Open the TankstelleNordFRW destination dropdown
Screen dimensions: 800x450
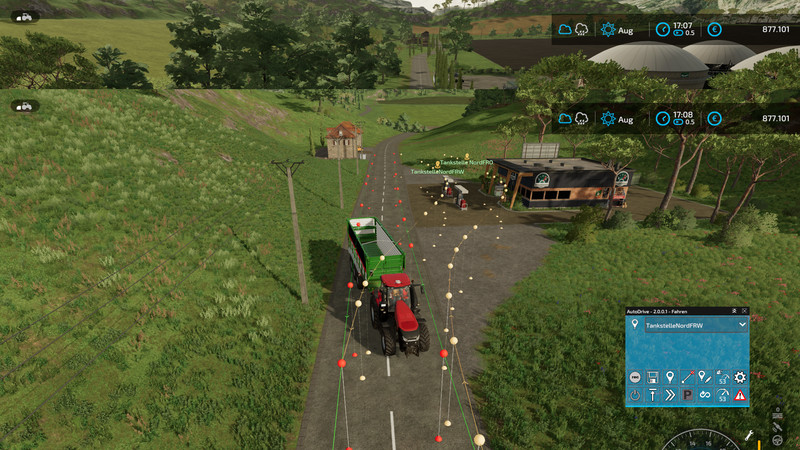(x=741, y=325)
